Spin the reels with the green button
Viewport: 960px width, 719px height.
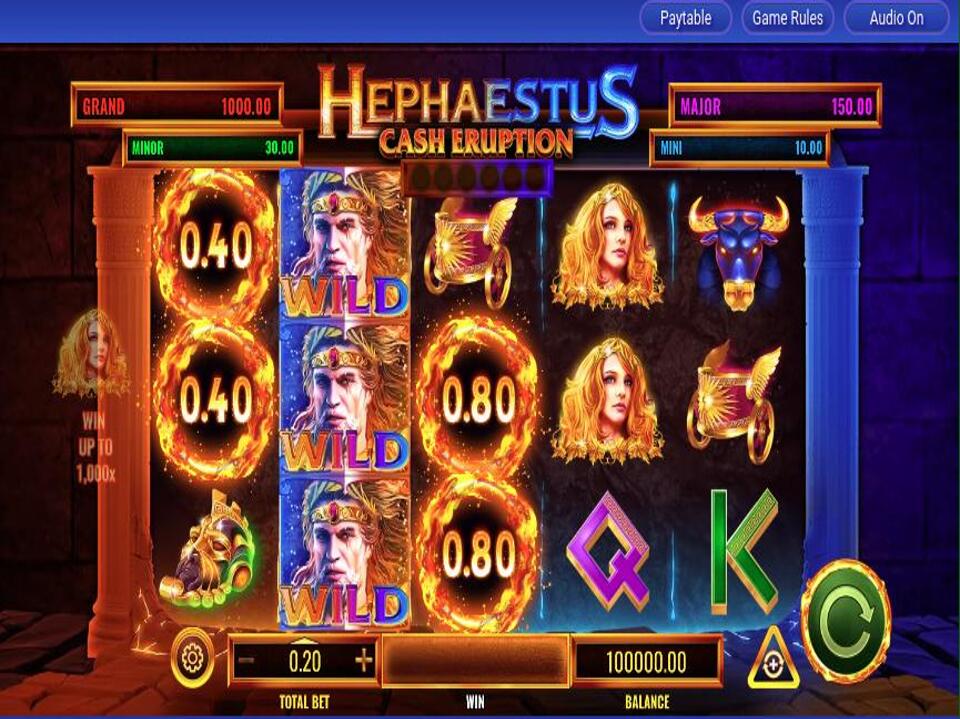(x=845, y=620)
